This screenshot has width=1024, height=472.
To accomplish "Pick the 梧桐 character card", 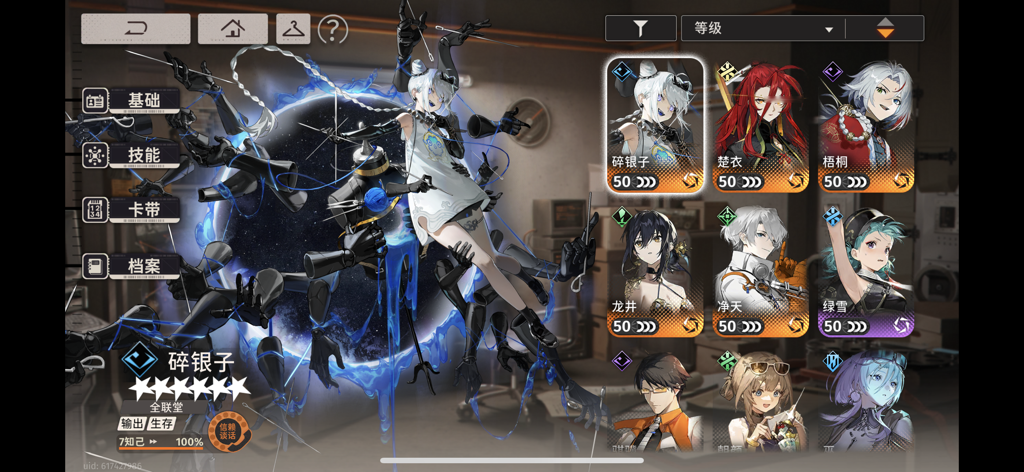I will [866, 125].
